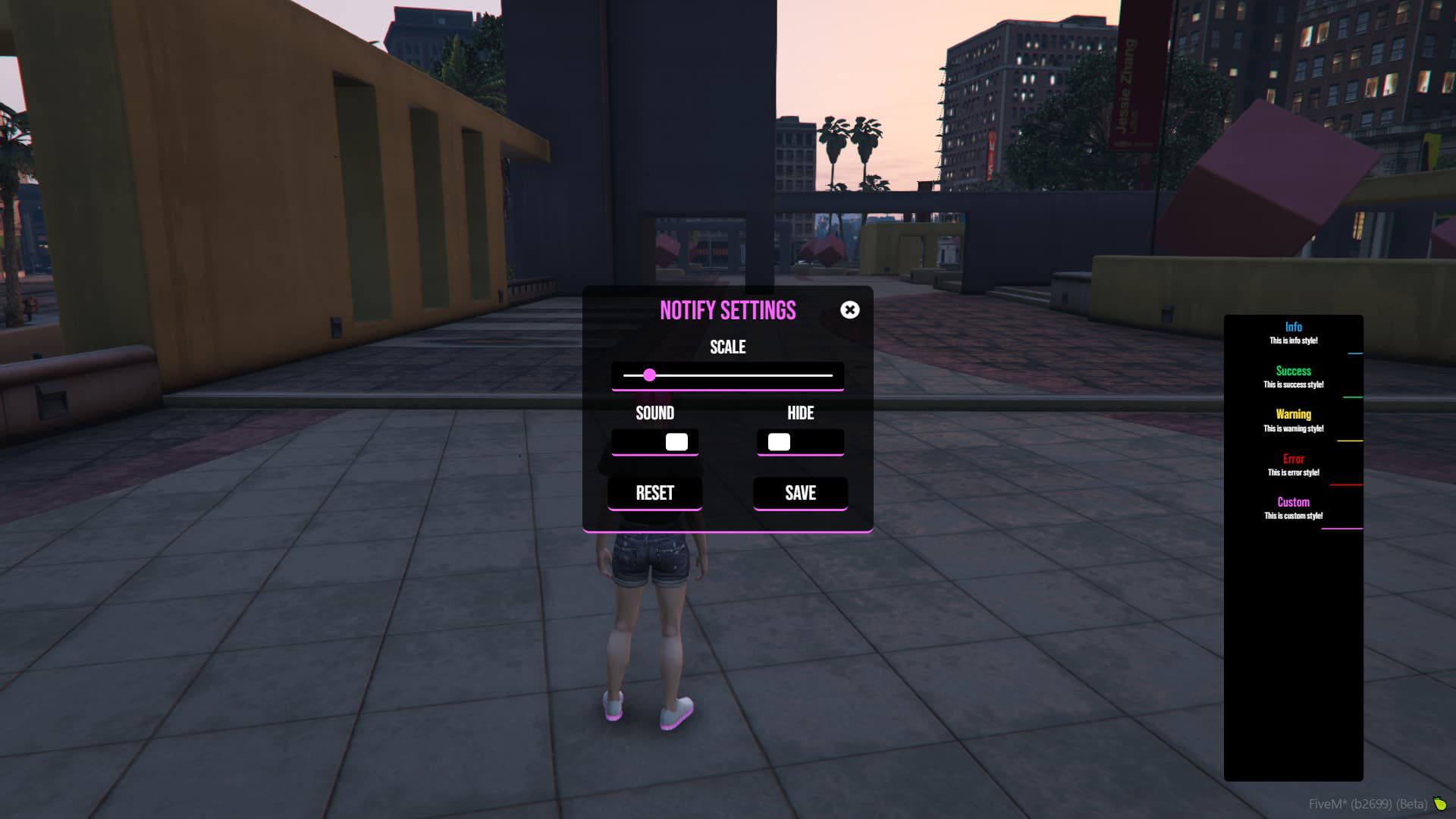Click the Scale slider track
This screenshot has height=819, width=1456.
(728, 375)
